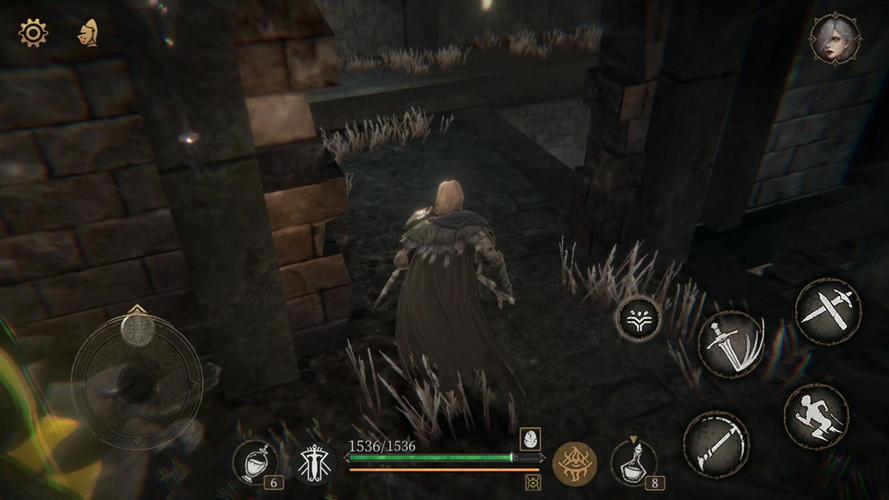889x500 pixels.
Task: Swing the scythe attack button
Action: point(716,443)
